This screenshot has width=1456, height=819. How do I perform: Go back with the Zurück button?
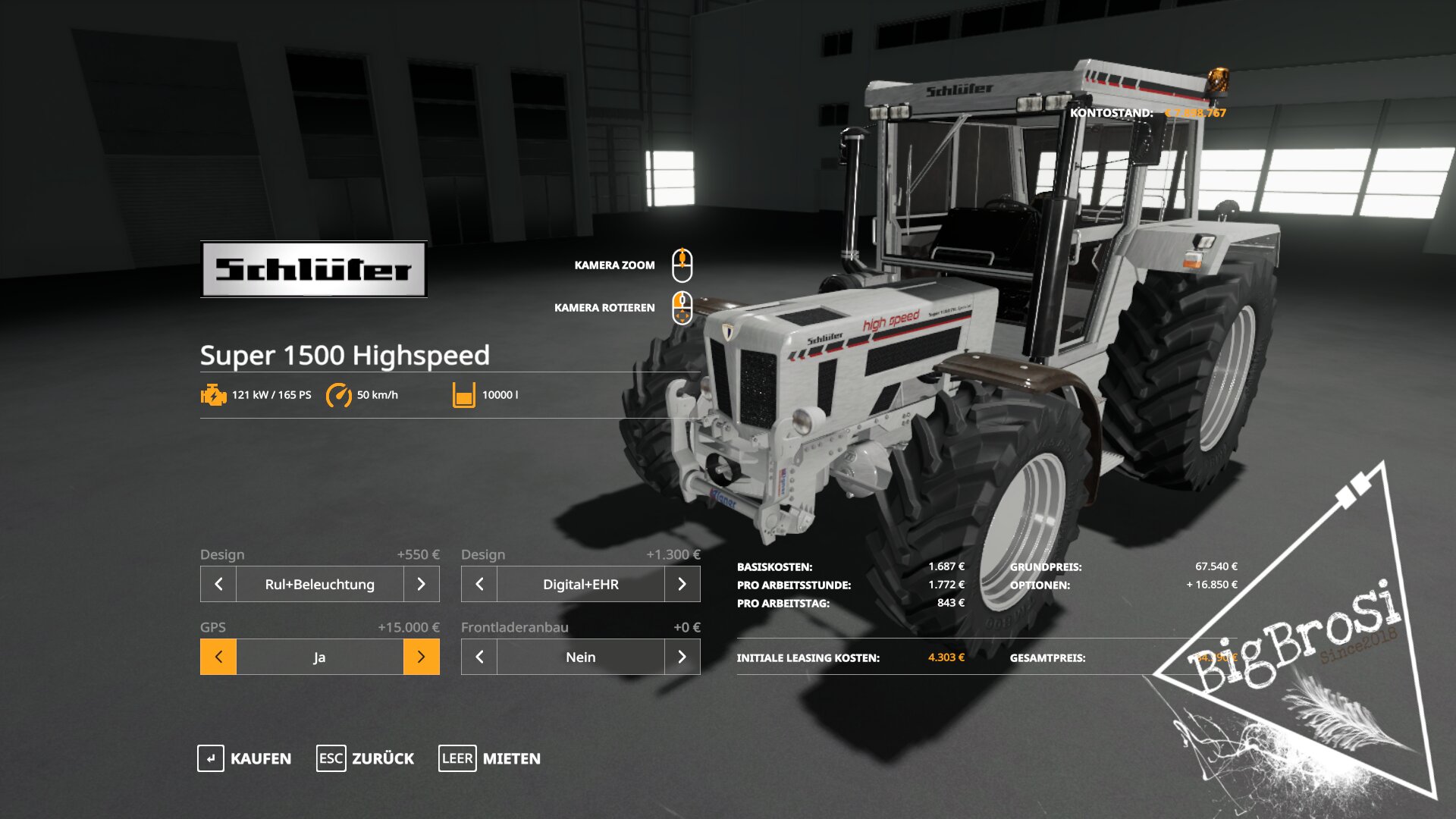click(x=366, y=758)
